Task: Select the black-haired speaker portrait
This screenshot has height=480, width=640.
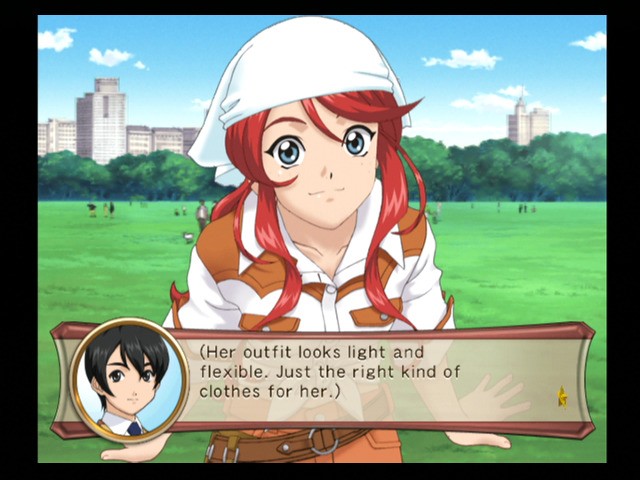Action: click(x=129, y=380)
